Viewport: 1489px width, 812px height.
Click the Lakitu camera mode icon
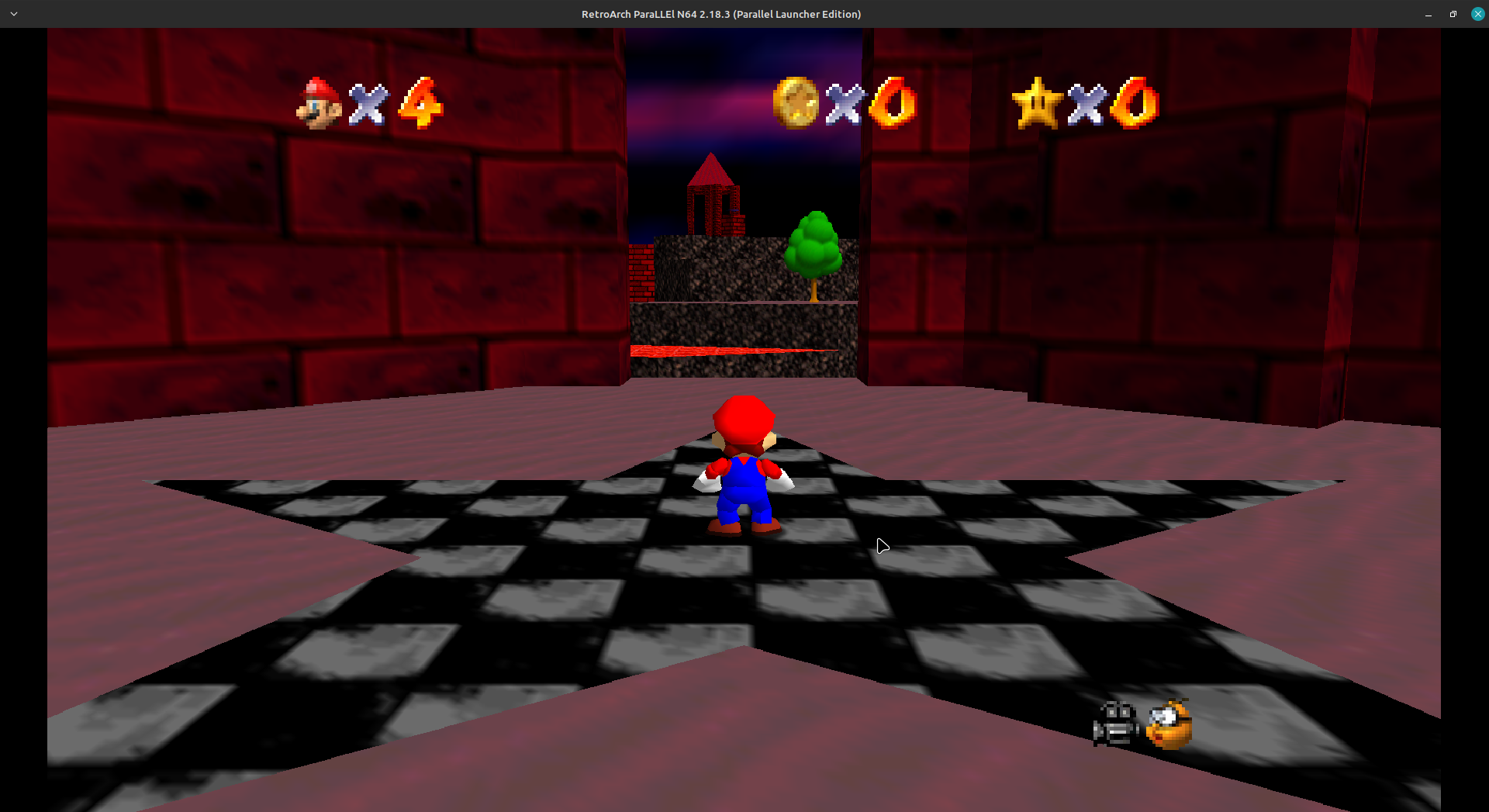click(1169, 724)
